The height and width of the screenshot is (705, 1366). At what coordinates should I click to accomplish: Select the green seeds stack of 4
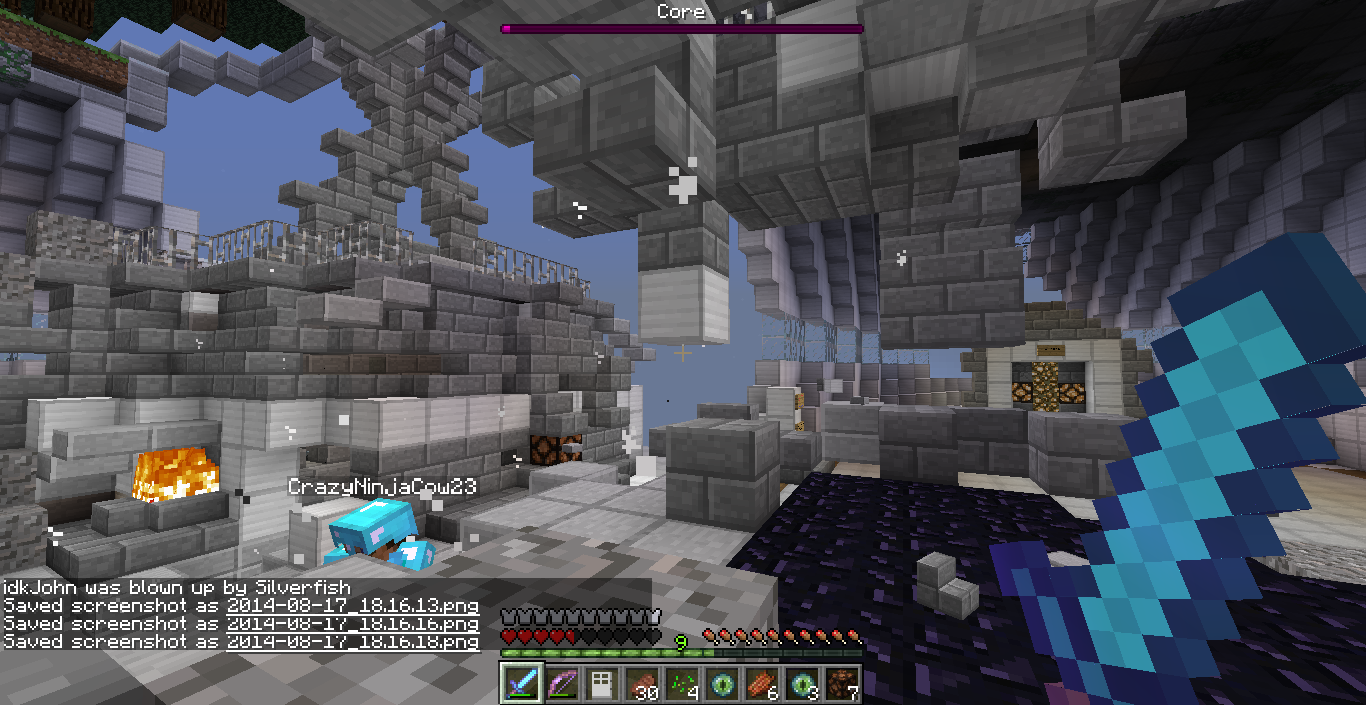click(x=681, y=684)
